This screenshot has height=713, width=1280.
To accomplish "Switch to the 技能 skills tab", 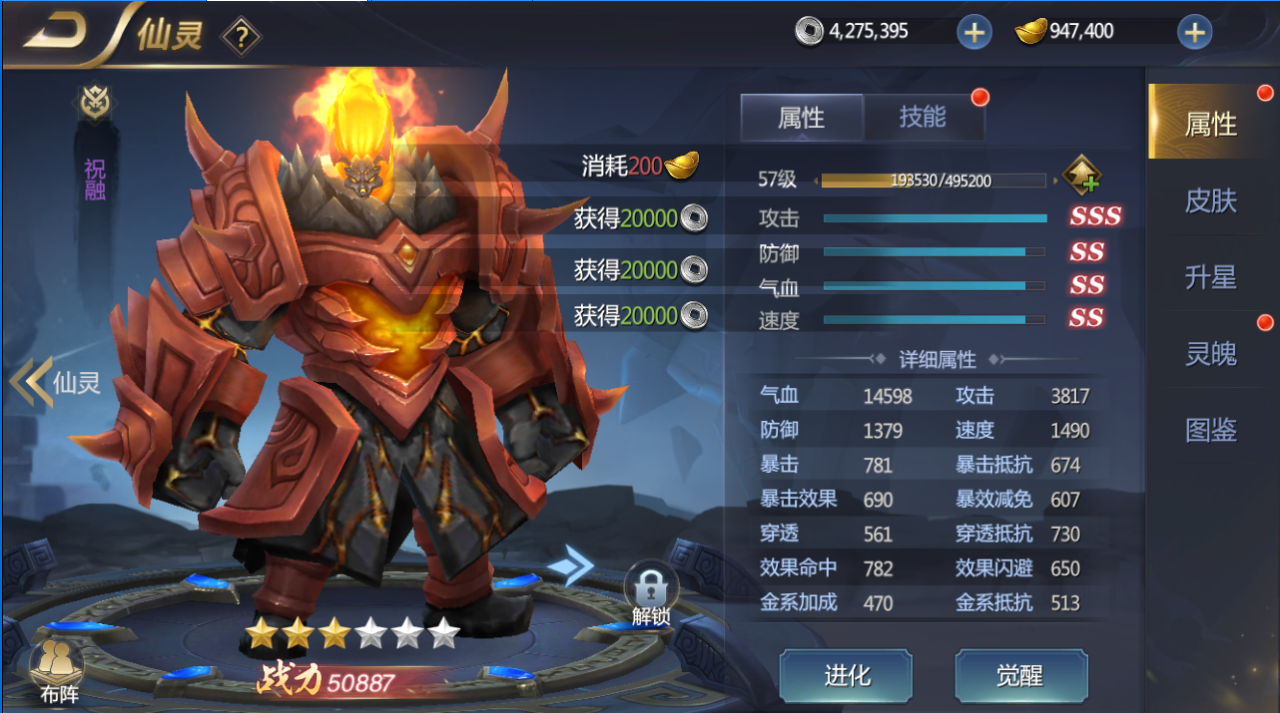I will tap(922, 117).
